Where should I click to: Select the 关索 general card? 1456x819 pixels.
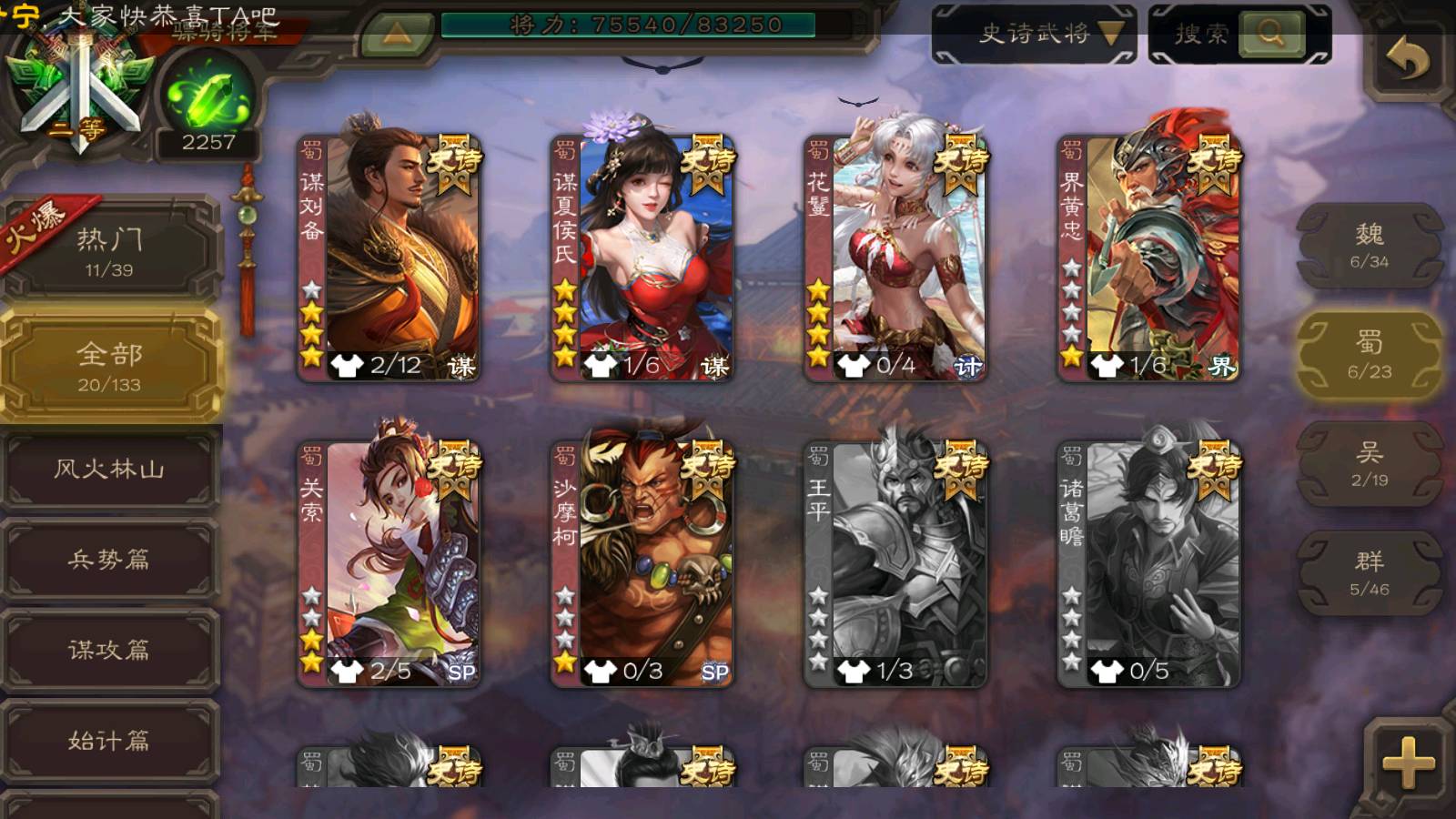pos(389,564)
